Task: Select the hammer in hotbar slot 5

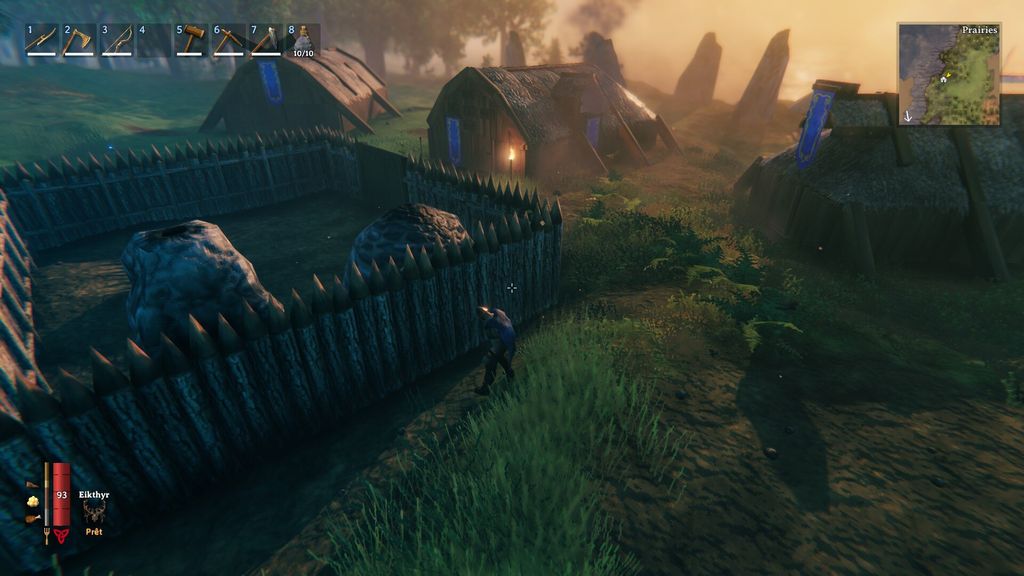Action: tap(191, 40)
